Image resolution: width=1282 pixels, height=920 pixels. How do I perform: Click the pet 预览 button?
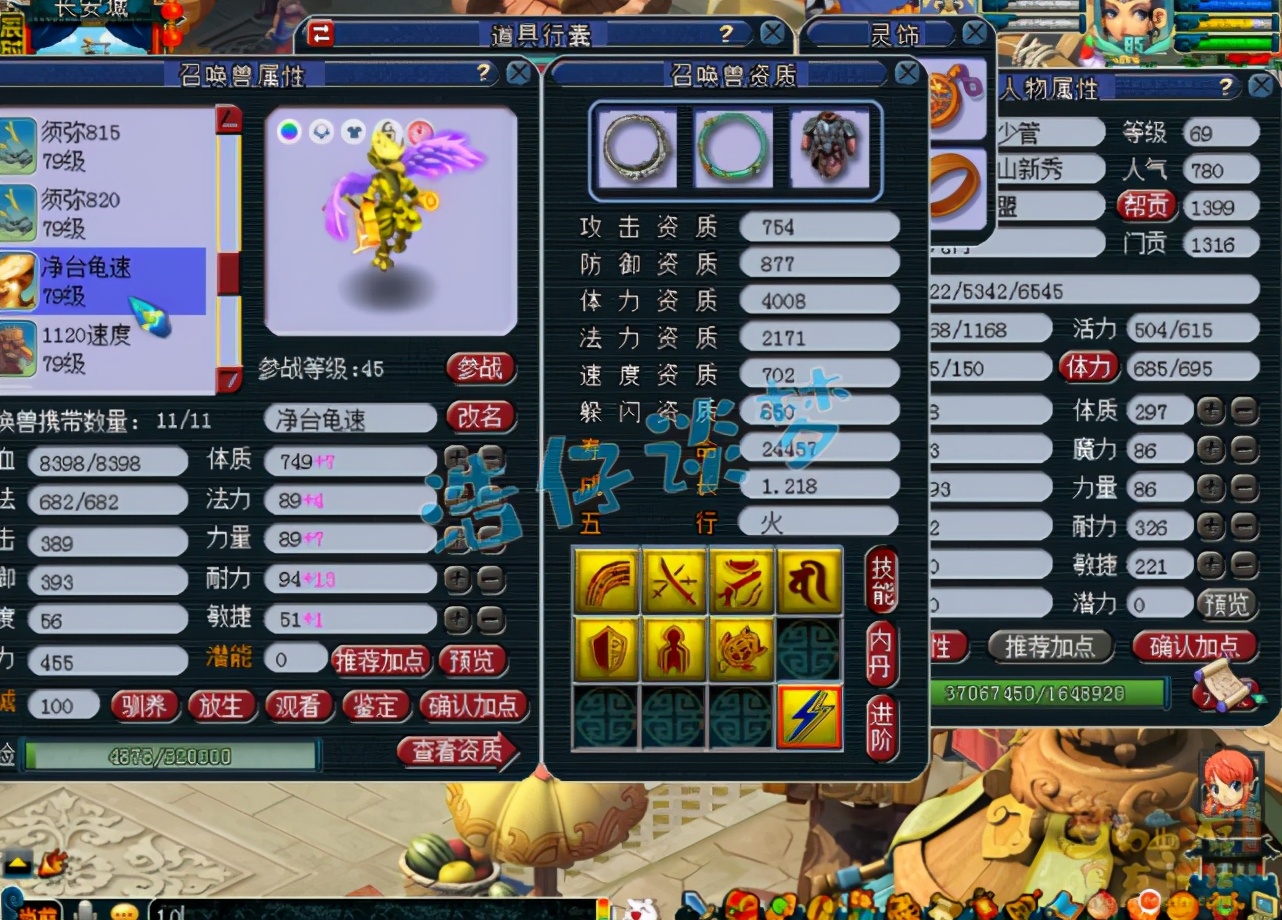pyautogui.click(x=472, y=660)
